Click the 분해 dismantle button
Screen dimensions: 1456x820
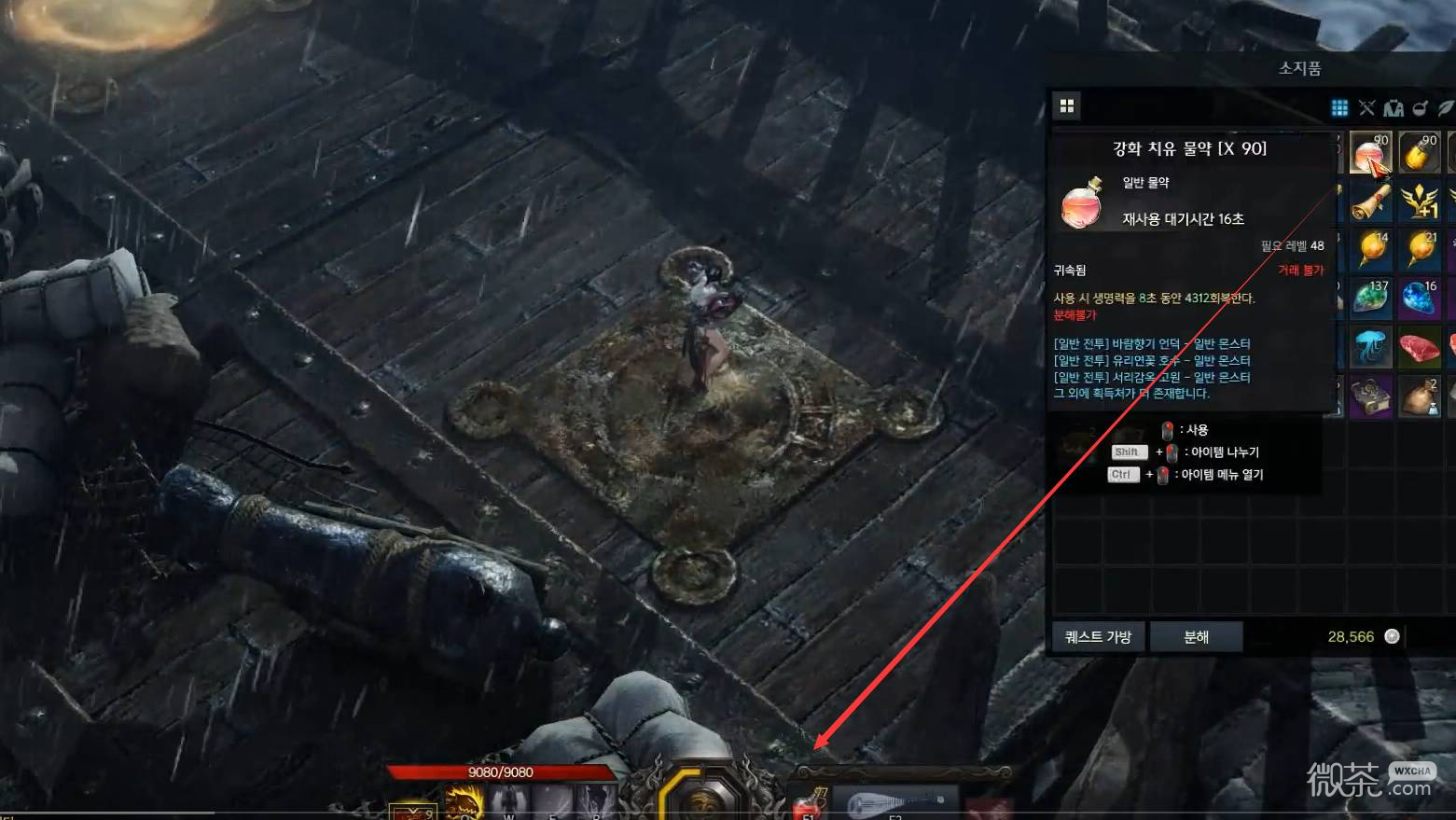[x=1196, y=636]
